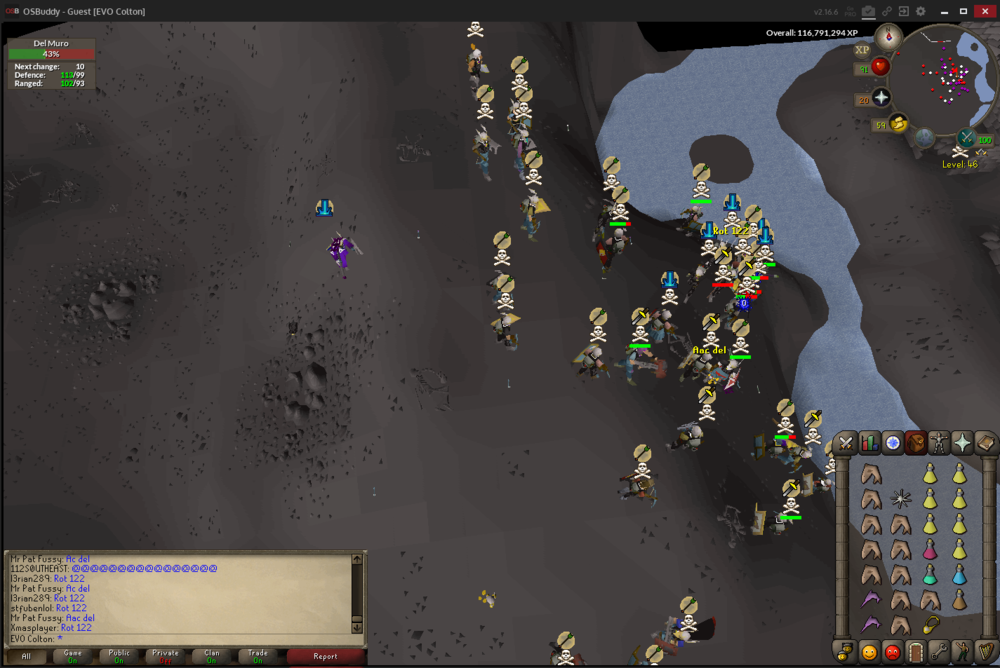
Task: Toggle the XP drops orb
Action: click(862, 49)
